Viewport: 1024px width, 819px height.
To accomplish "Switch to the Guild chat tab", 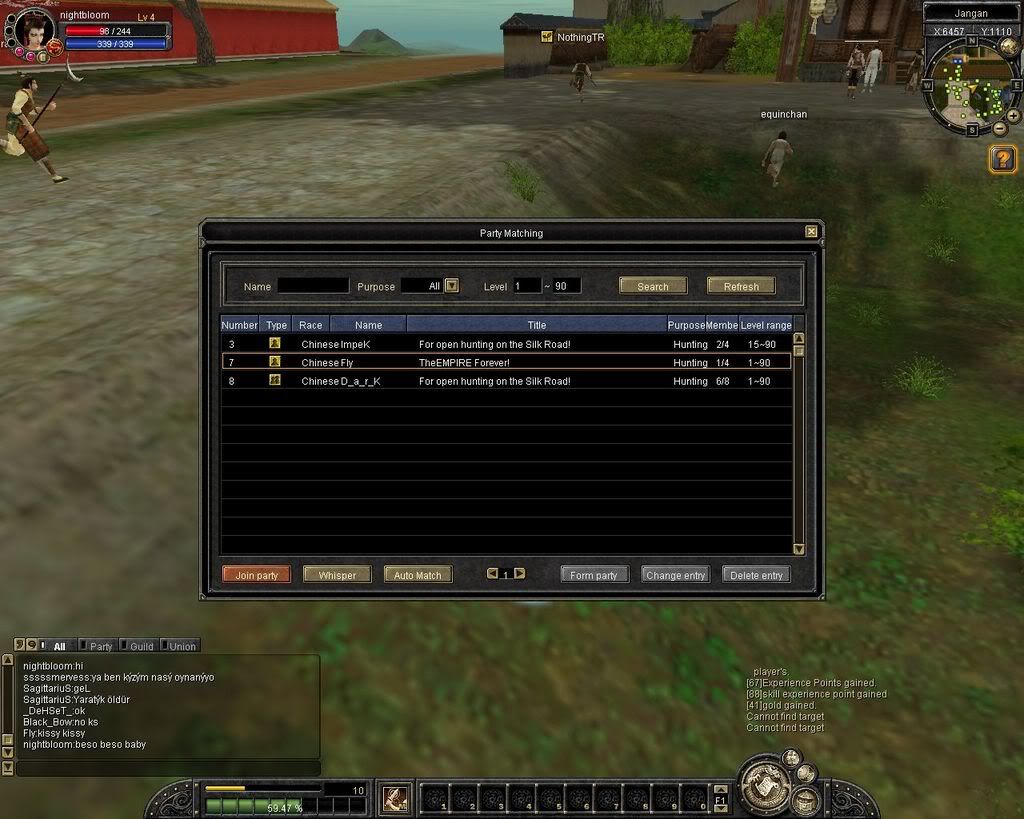I will (140, 646).
